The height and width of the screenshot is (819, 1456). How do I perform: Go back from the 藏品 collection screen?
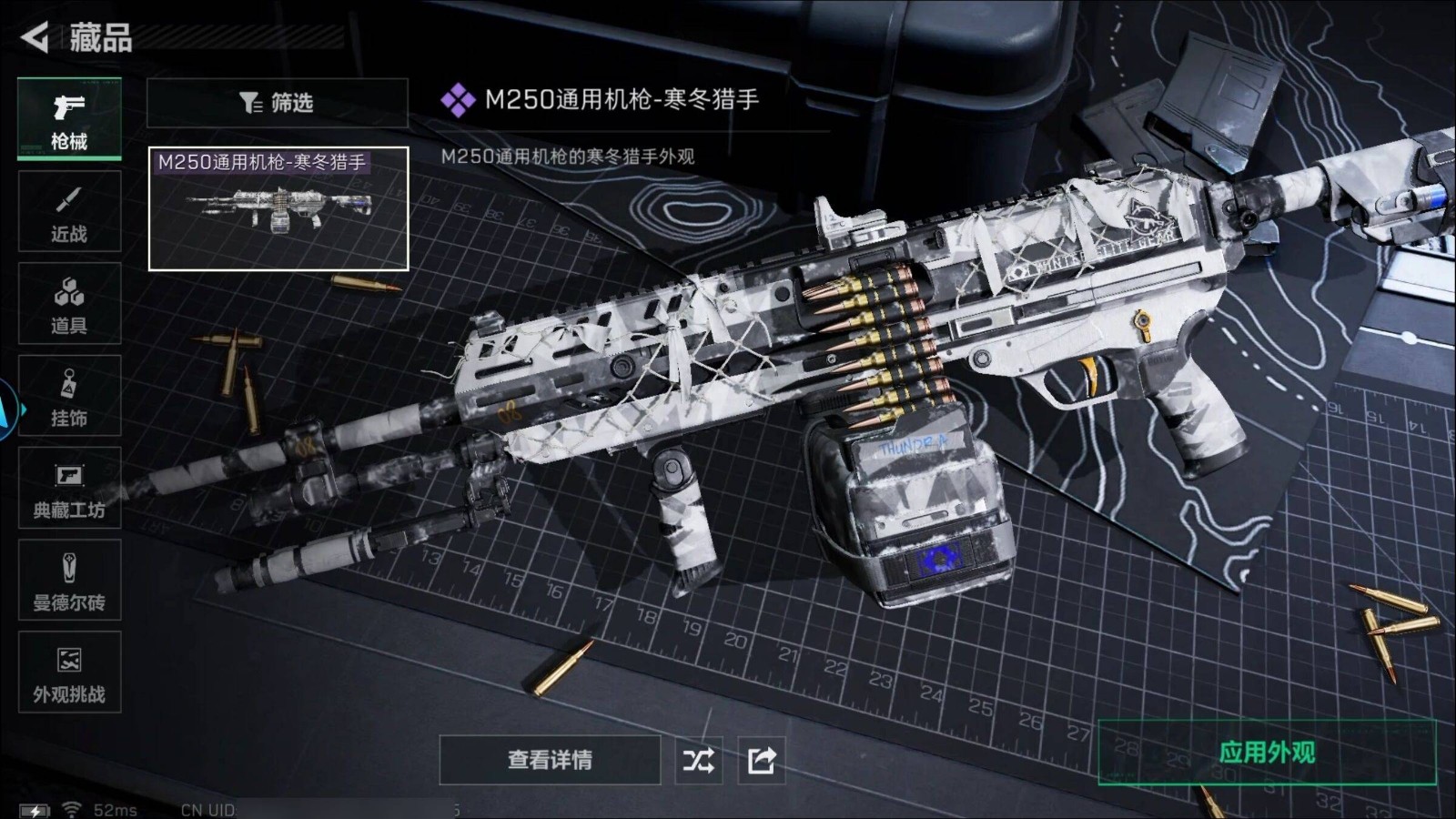pos(35,37)
